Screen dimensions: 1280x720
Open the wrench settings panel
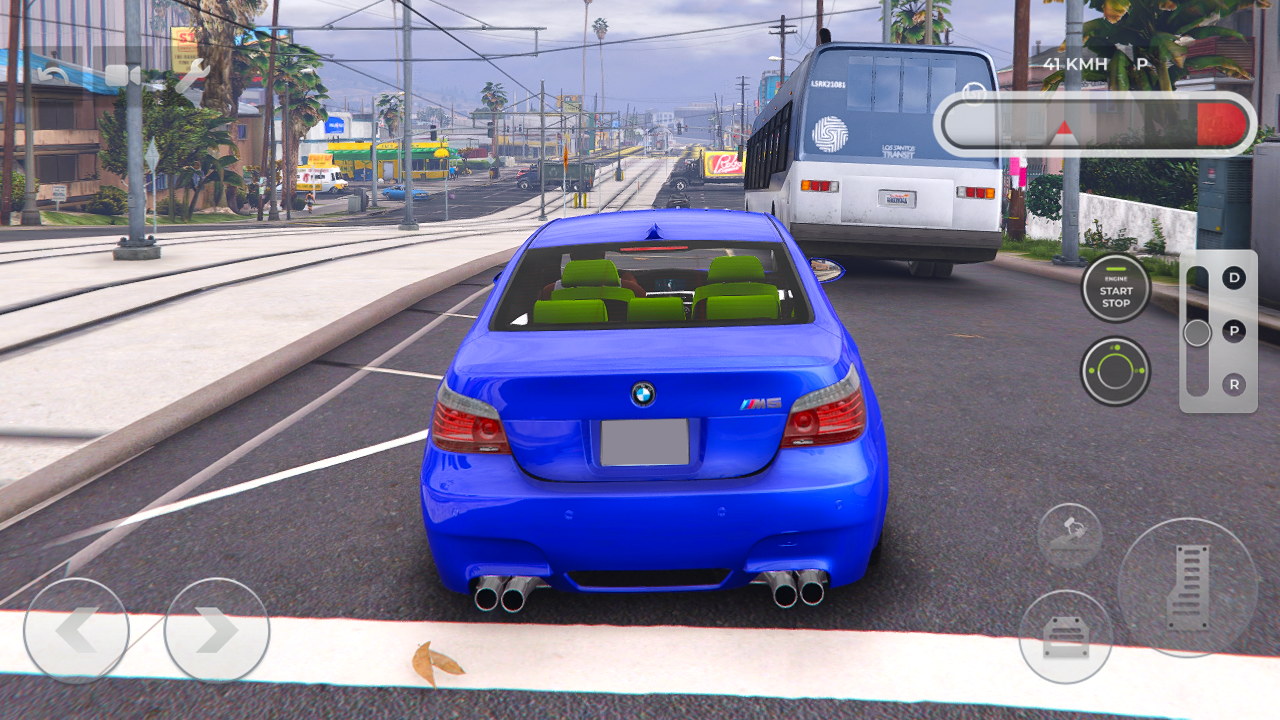tap(192, 74)
